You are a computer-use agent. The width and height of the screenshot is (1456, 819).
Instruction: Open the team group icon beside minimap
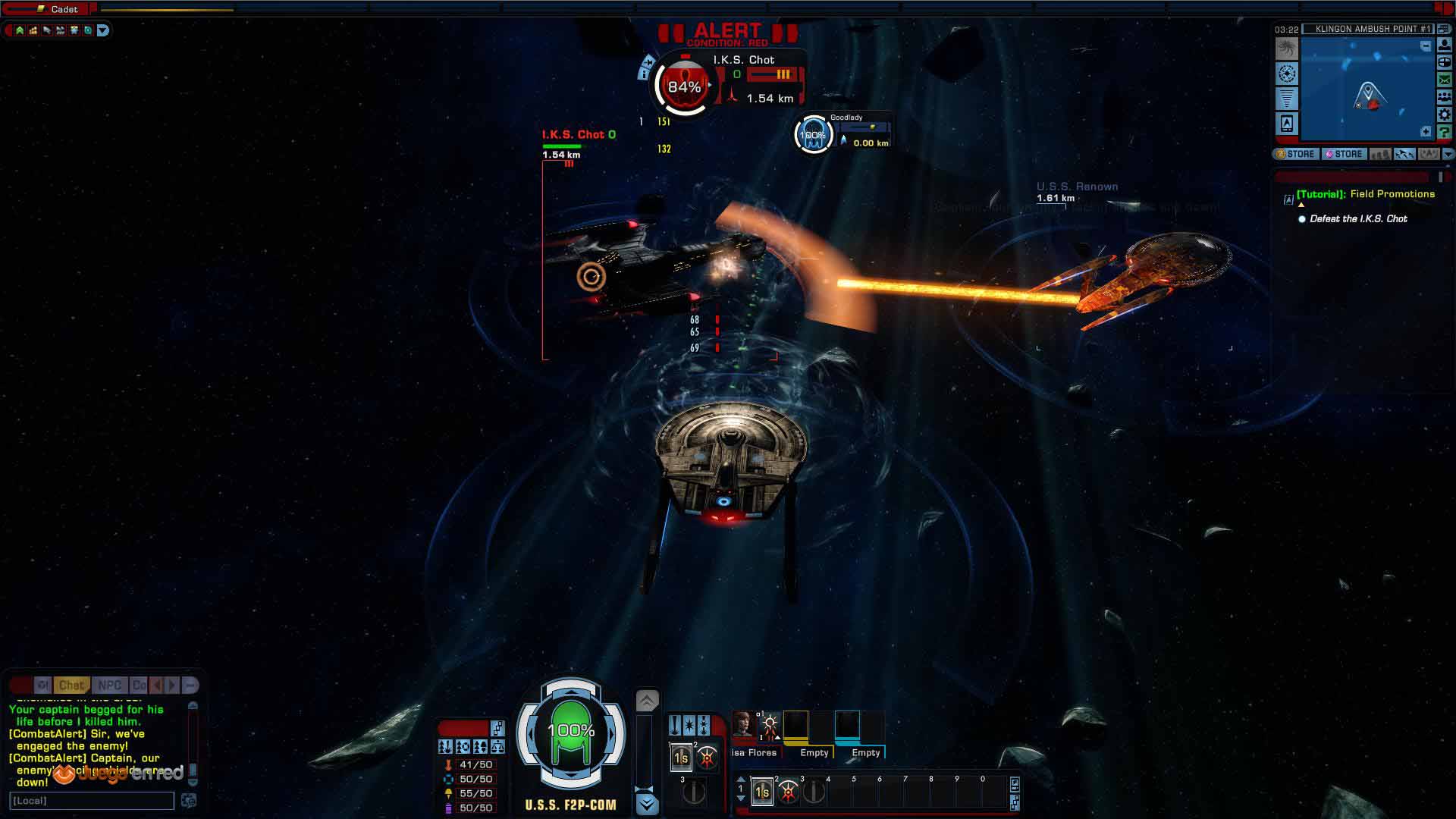[1445, 97]
